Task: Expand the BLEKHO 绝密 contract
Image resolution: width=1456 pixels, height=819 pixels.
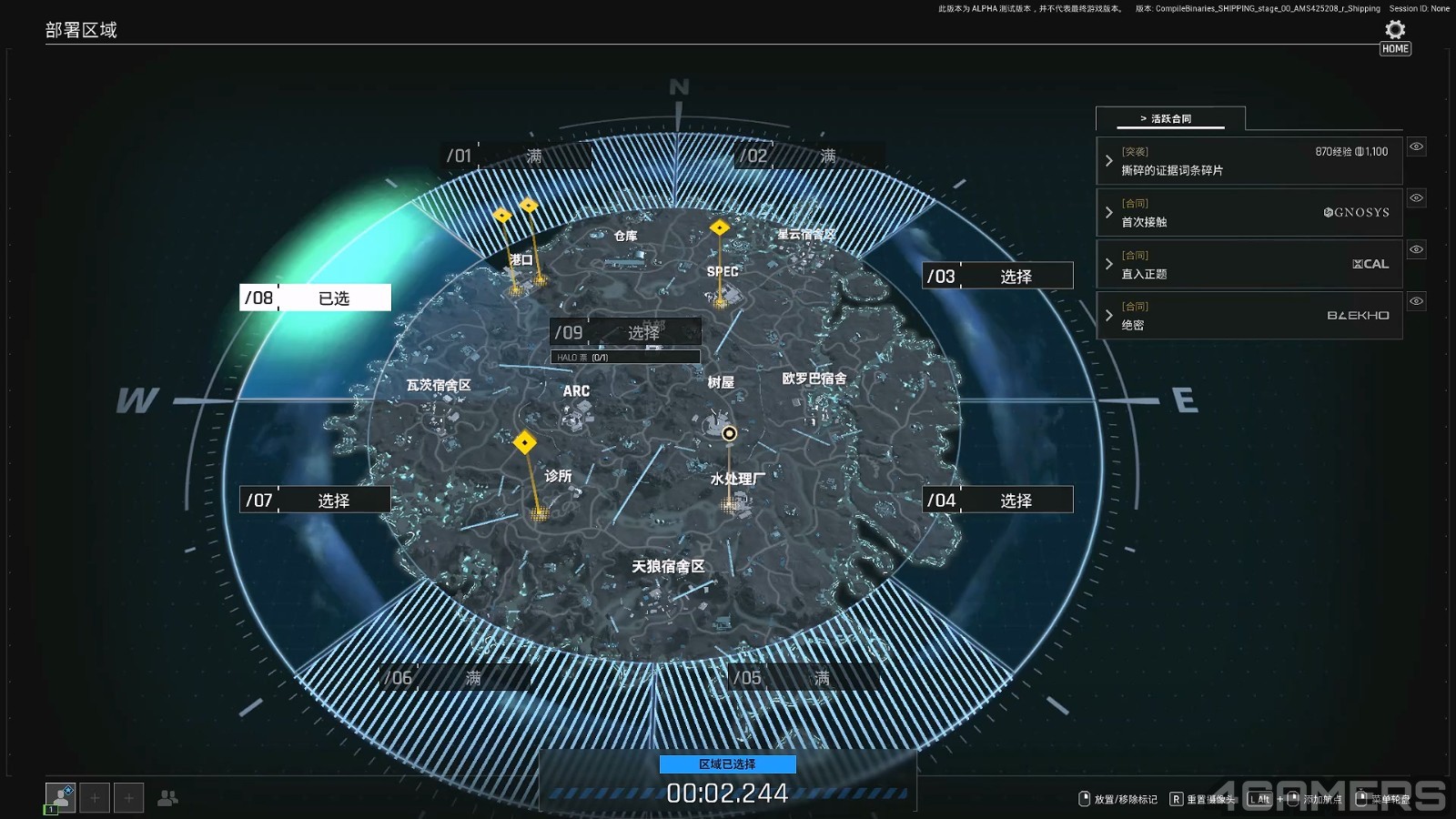Action: click(x=1249, y=316)
